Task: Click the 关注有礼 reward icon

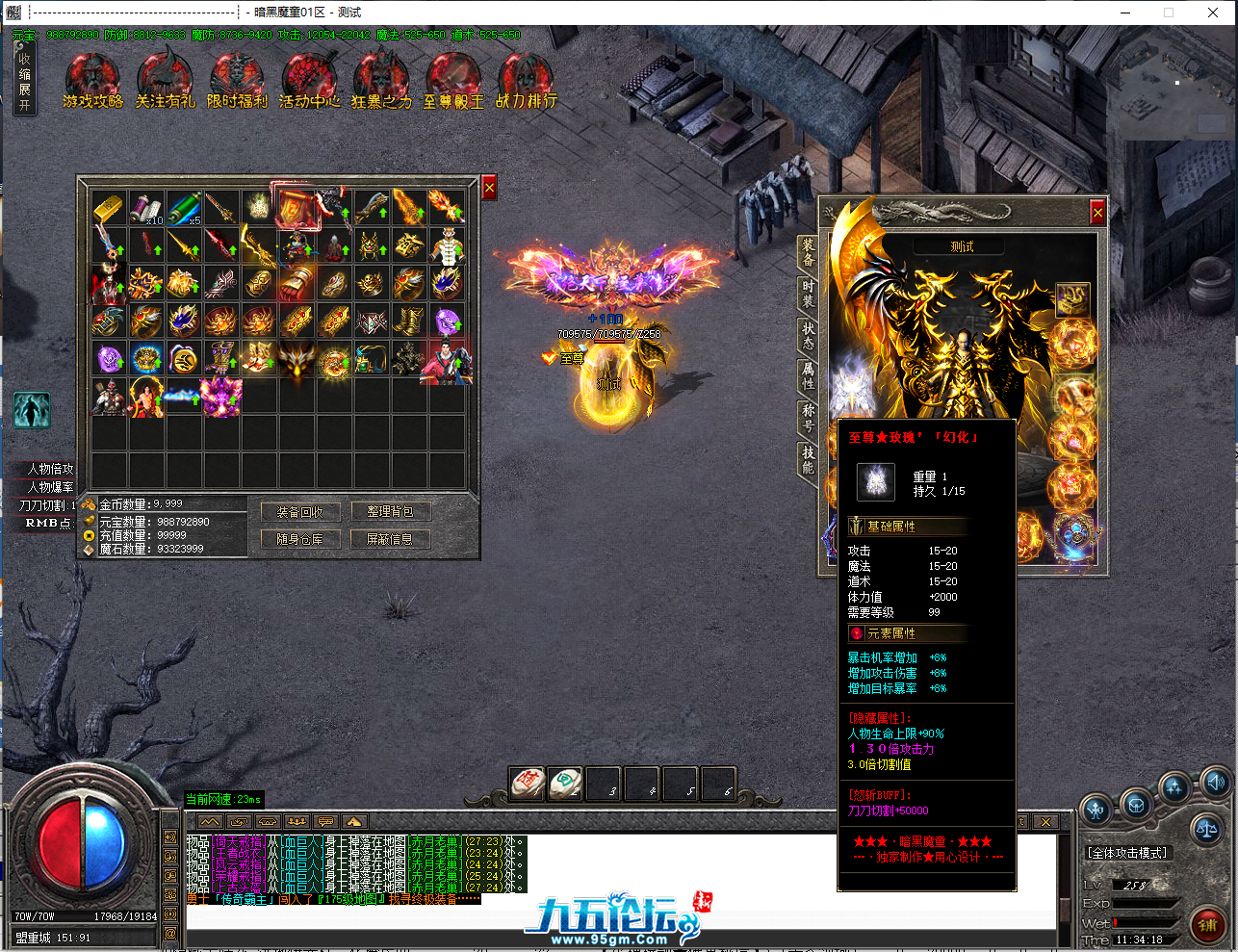Action: pos(165,81)
